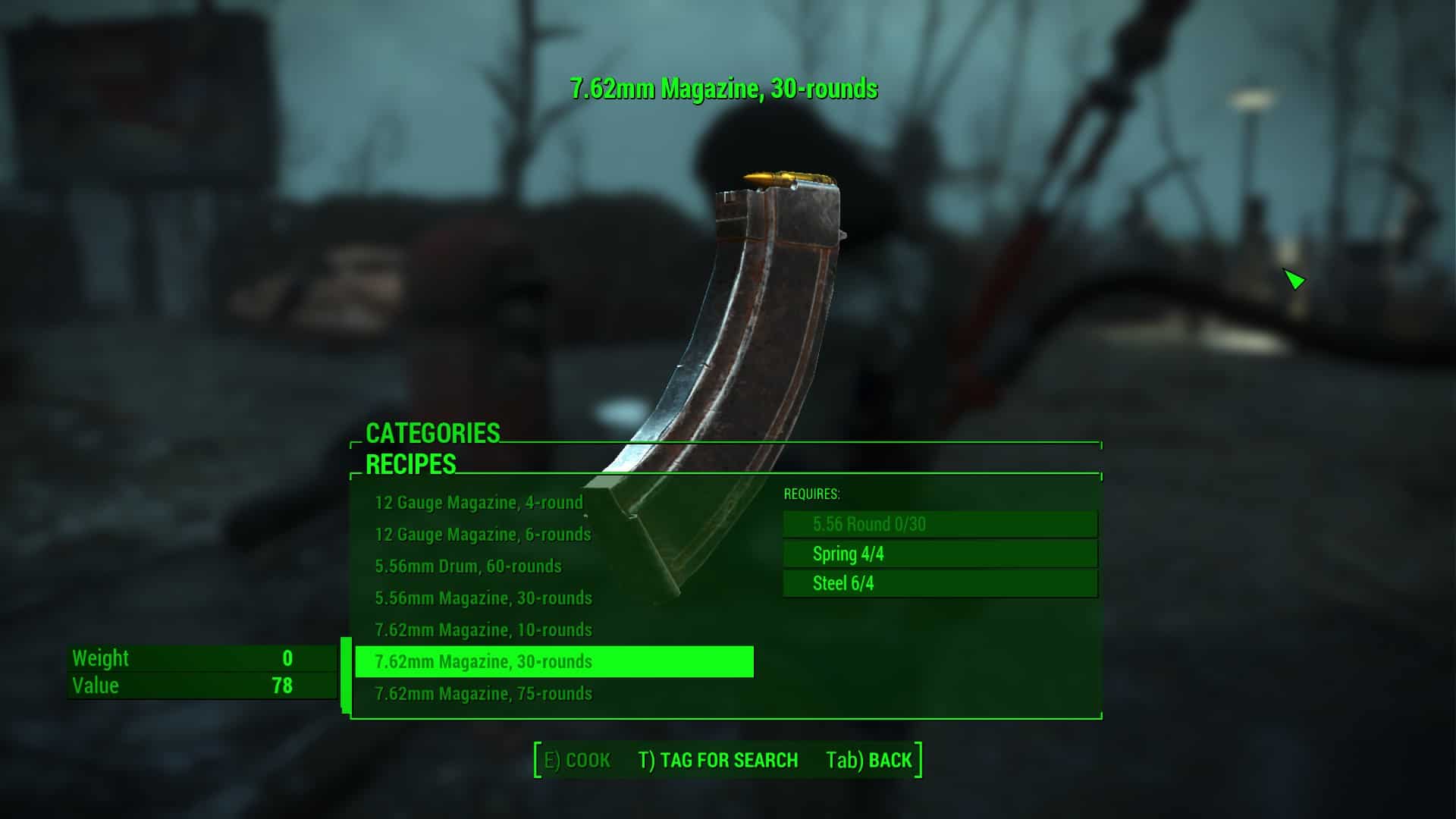Screen dimensions: 1456x819
Task: Tag missing components for search
Action: [717, 761]
